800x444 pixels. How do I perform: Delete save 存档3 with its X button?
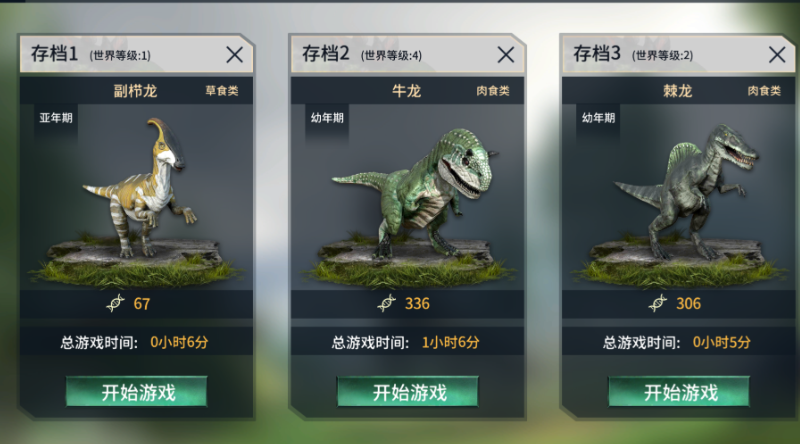[x=776, y=55]
